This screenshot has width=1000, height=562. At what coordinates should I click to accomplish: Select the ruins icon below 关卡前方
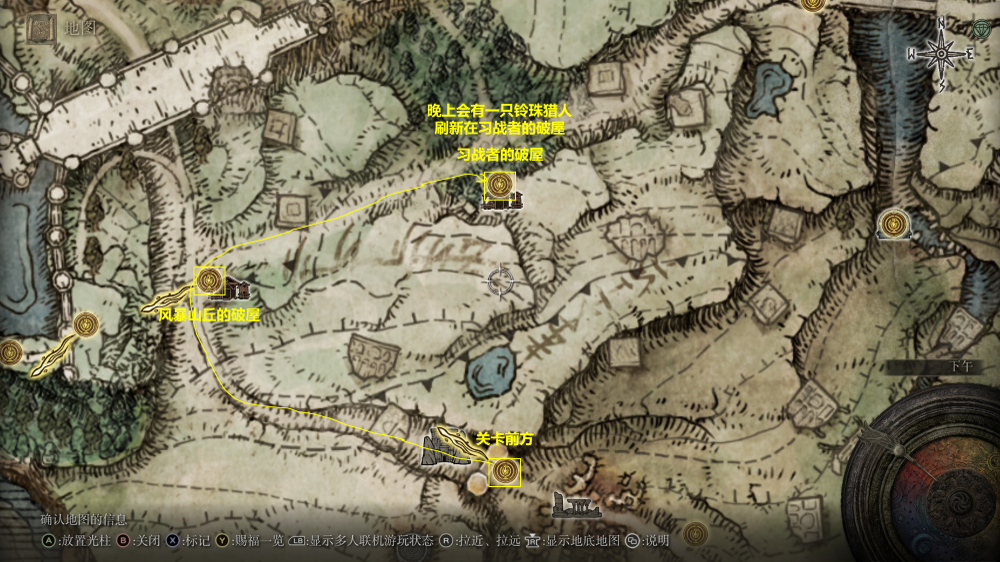tap(575, 505)
